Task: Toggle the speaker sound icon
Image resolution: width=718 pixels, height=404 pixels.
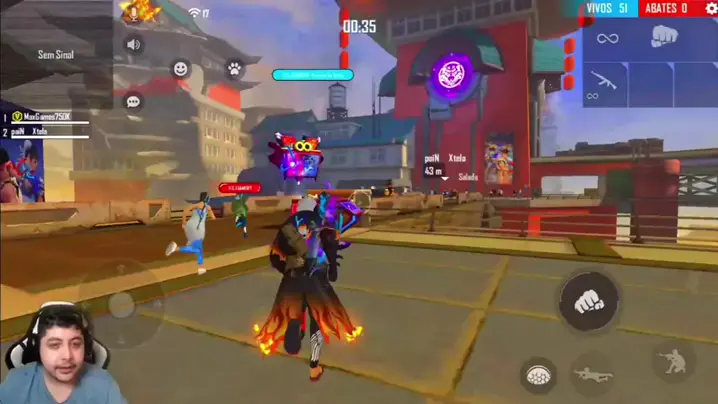Action: (132, 45)
